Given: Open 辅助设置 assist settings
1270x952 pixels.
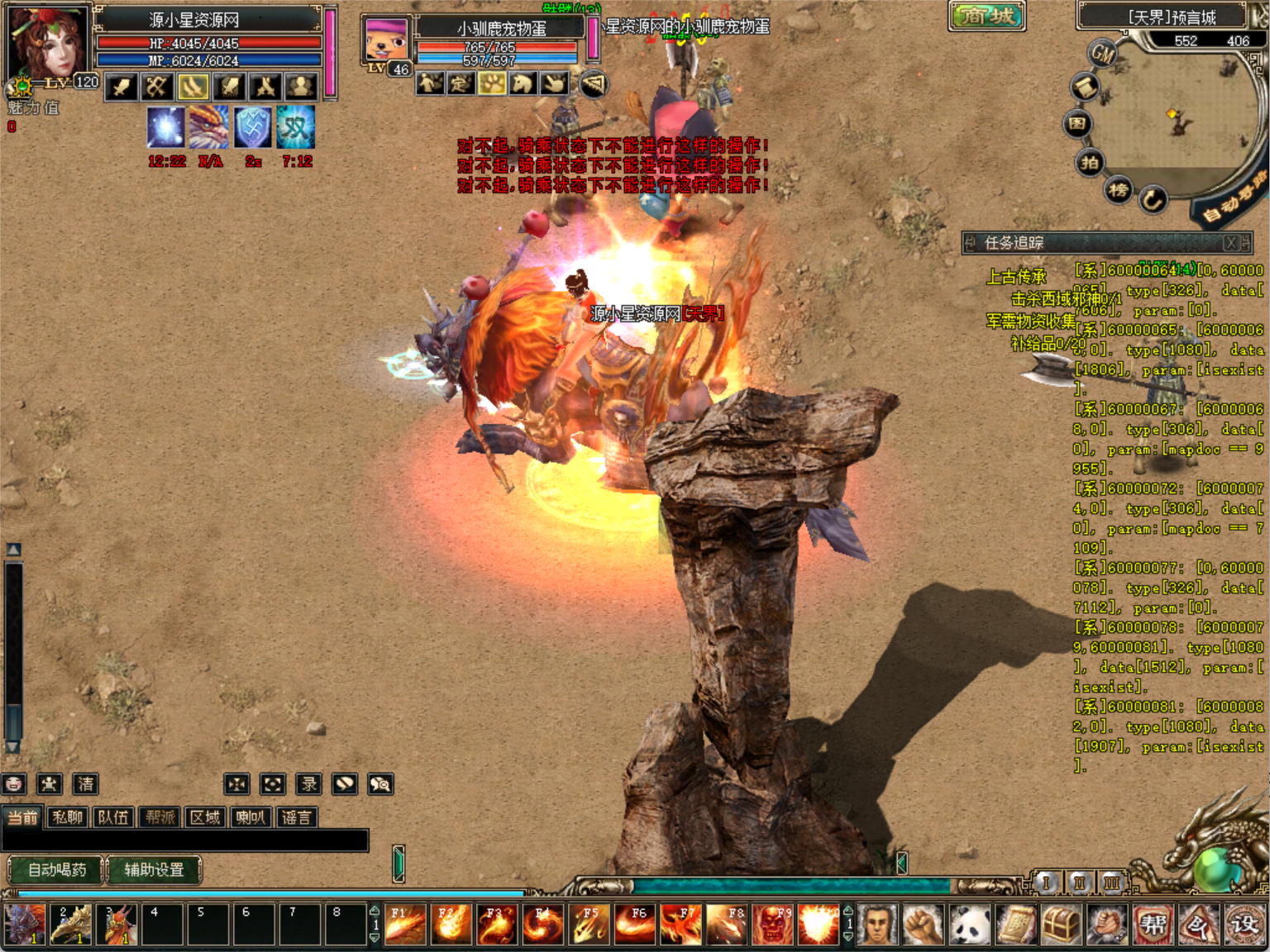Looking at the screenshot, I should point(154,869).
